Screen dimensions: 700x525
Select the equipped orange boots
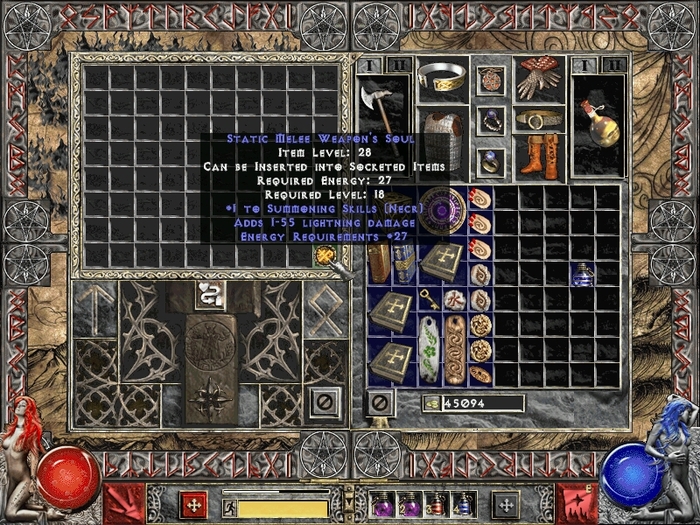(539, 156)
